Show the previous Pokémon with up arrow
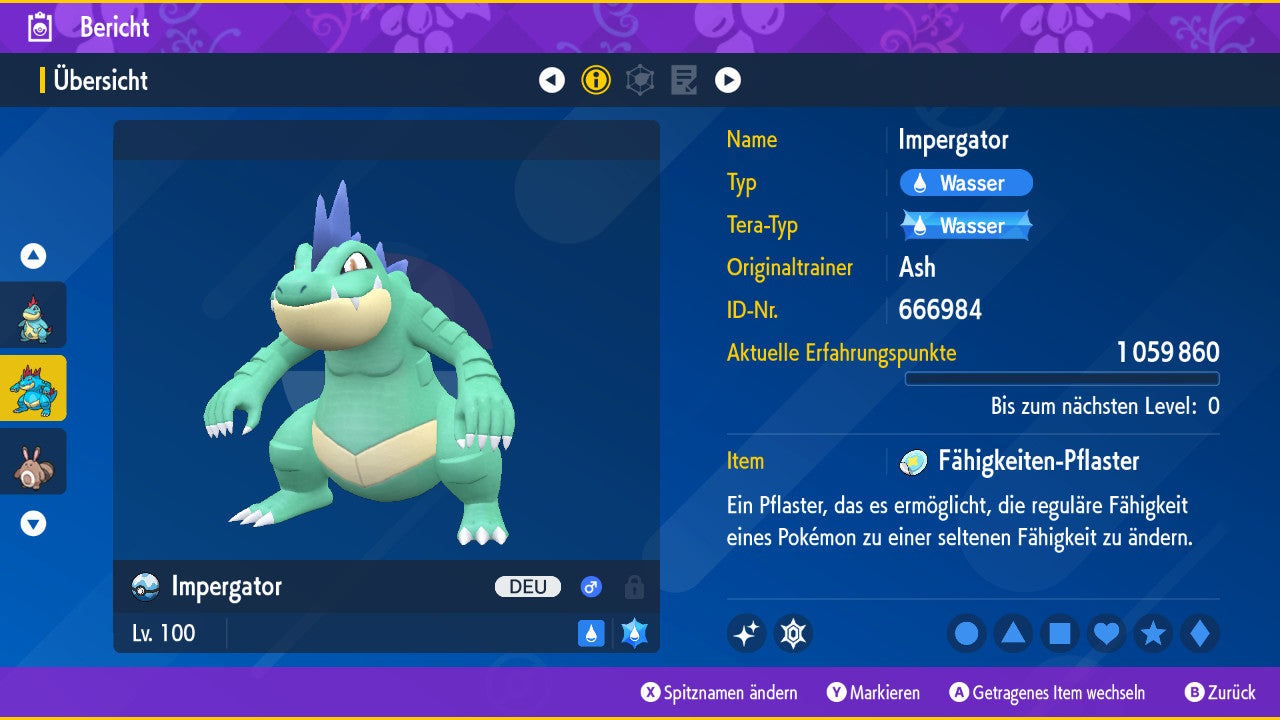This screenshot has width=1280, height=720. tap(33, 256)
